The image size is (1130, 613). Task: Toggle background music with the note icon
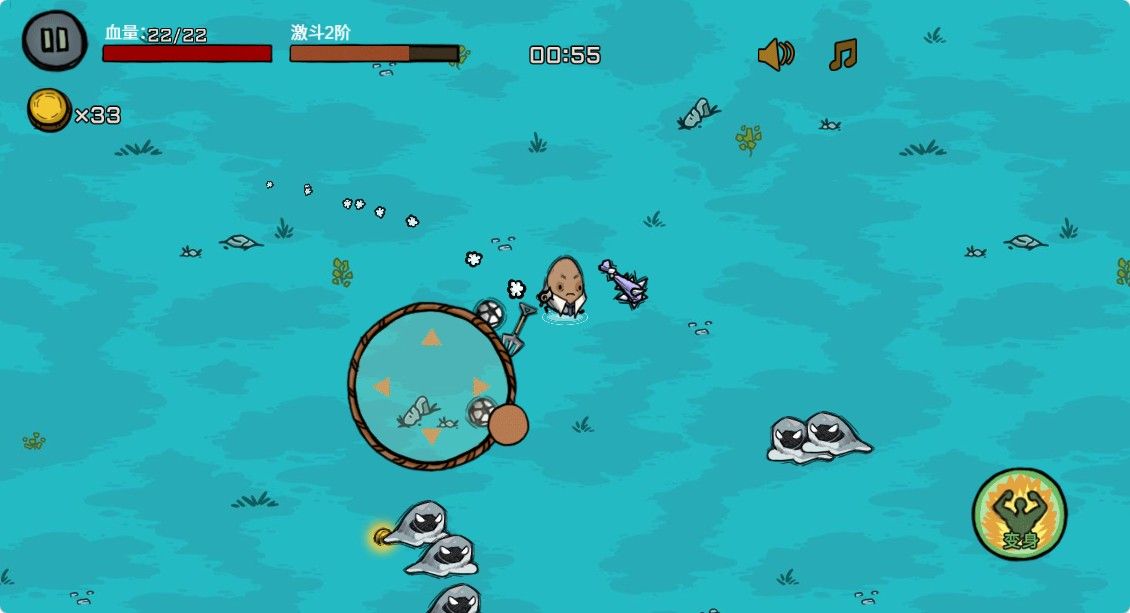click(x=842, y=54)
